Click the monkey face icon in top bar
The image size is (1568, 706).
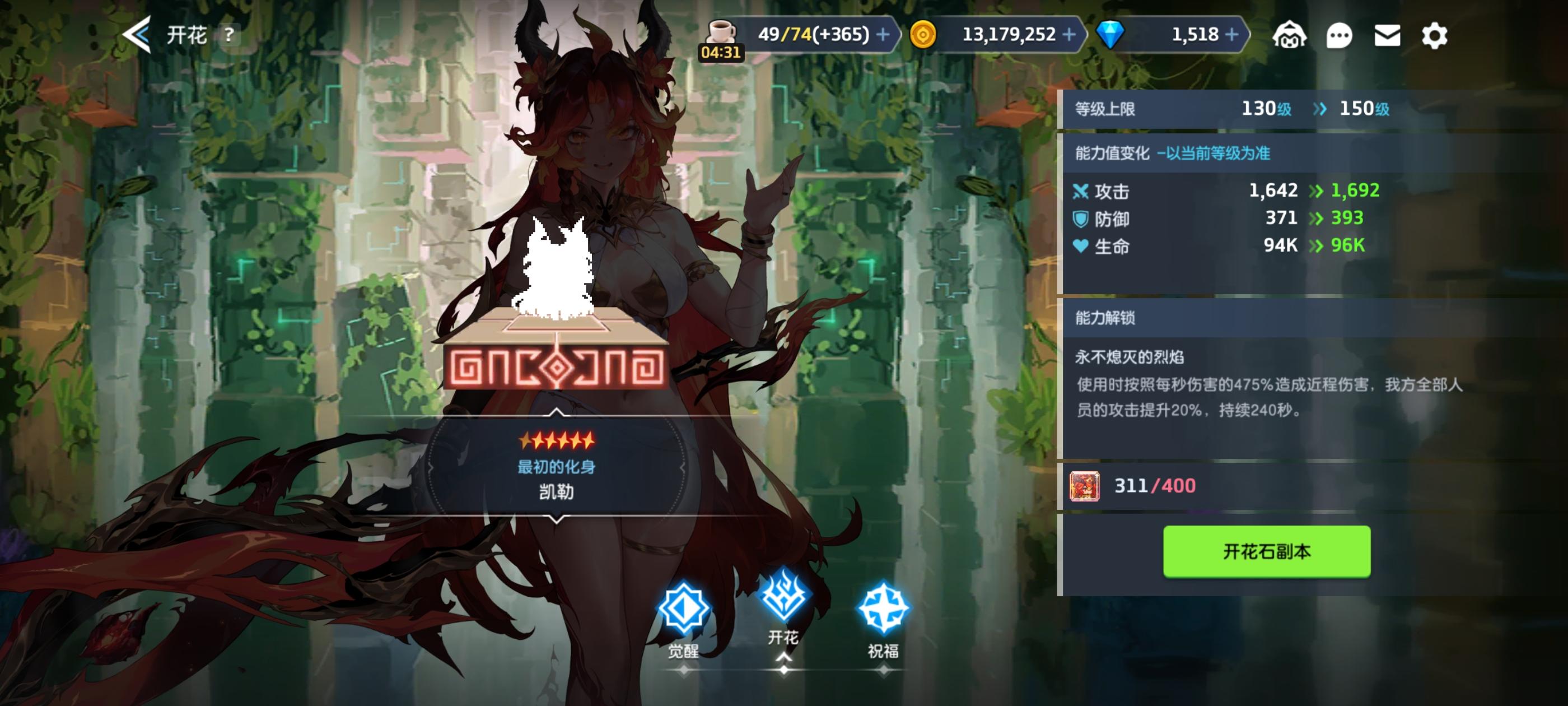click(x=1290, y=35)
